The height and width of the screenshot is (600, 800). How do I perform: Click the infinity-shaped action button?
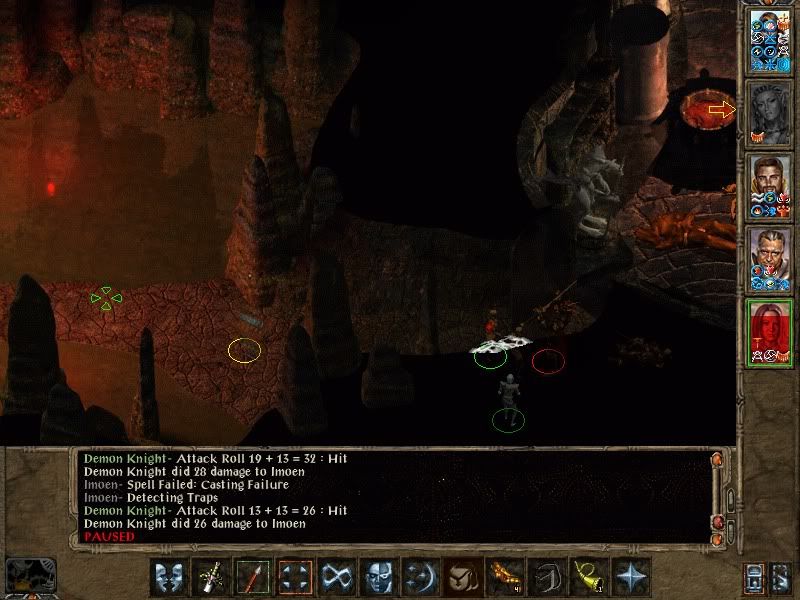click(336, 577)
